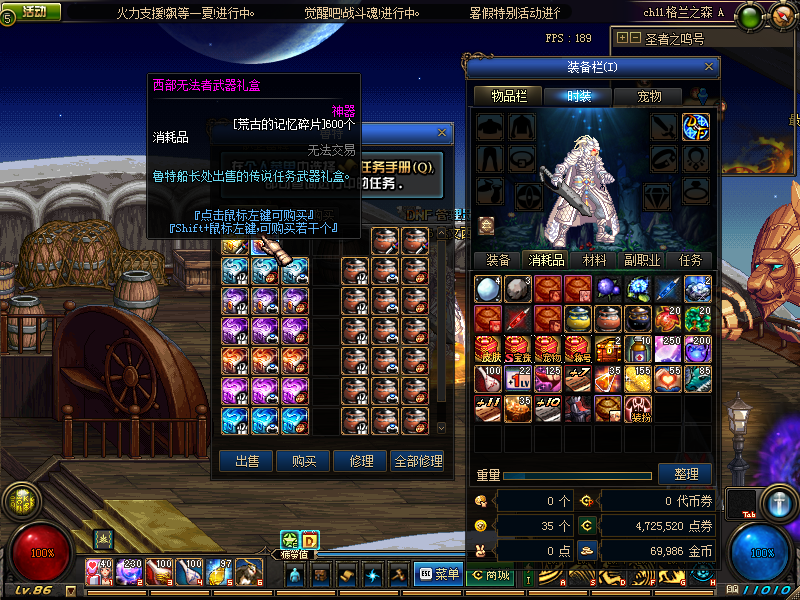Click the 整理 sort inventory button
800x600 pixels.
pyautogui.click(x=686, y=474)
